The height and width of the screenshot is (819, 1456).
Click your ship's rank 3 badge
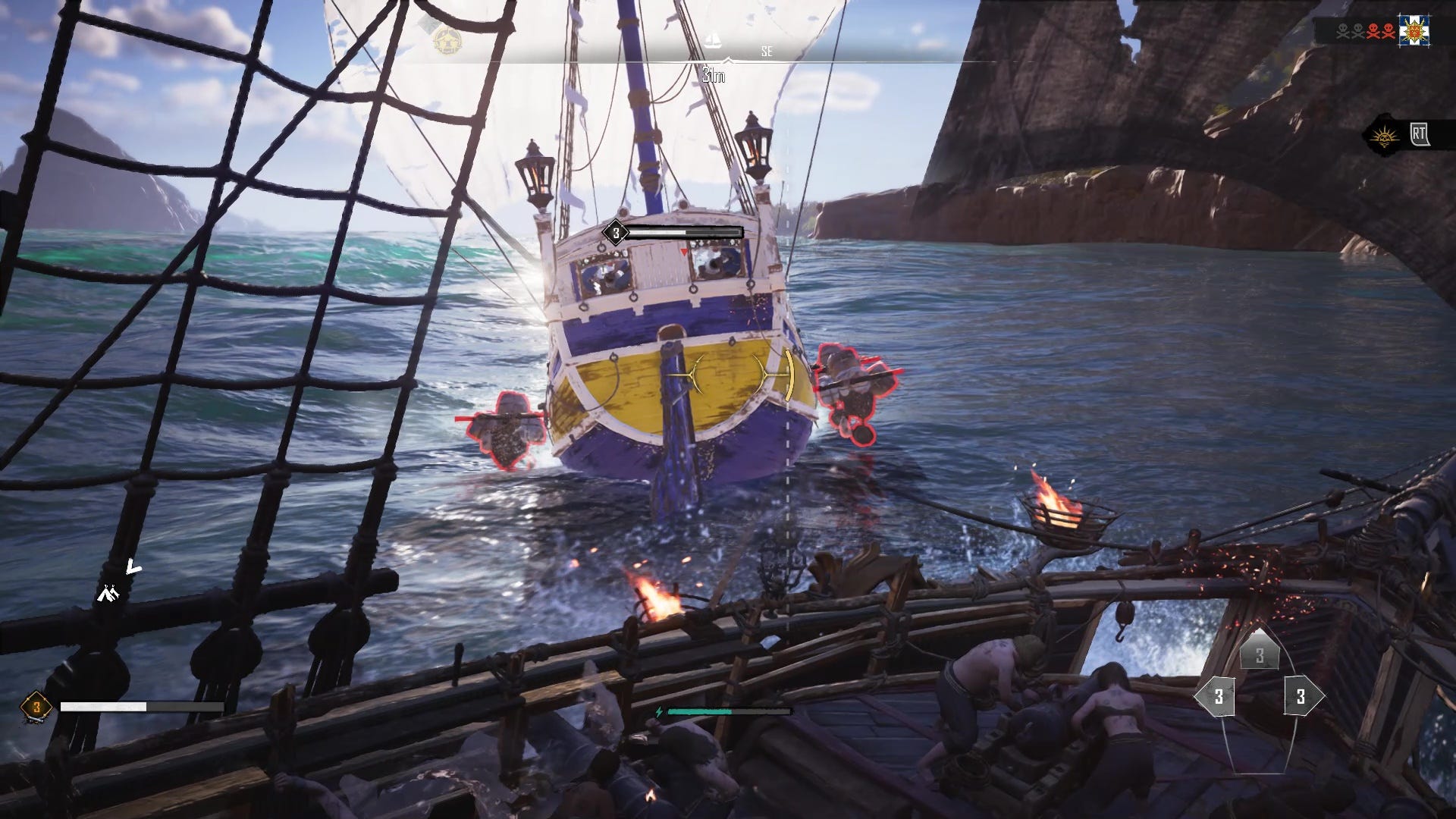tap(33, 708)
